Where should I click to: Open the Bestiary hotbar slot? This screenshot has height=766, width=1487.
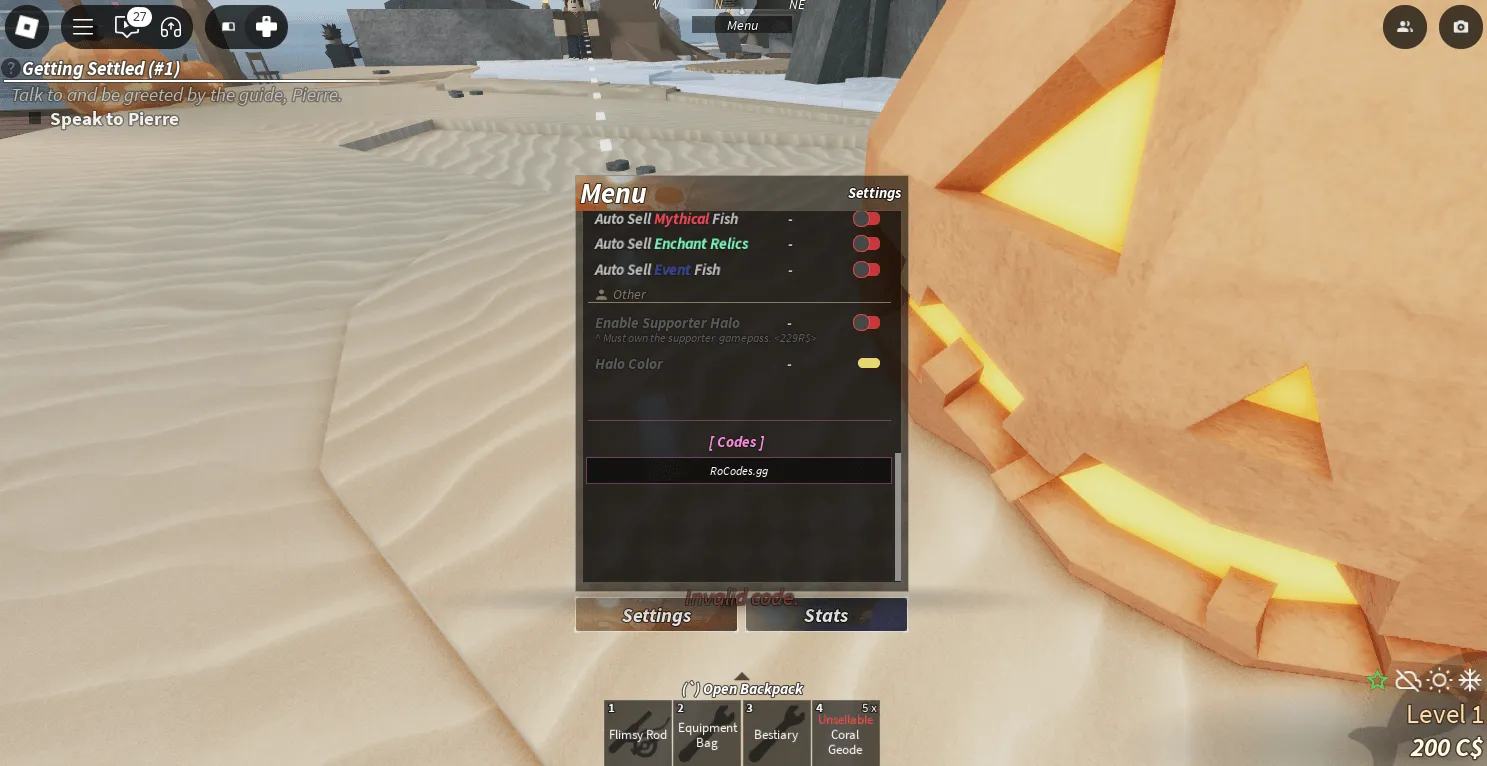tap(776, 734)
